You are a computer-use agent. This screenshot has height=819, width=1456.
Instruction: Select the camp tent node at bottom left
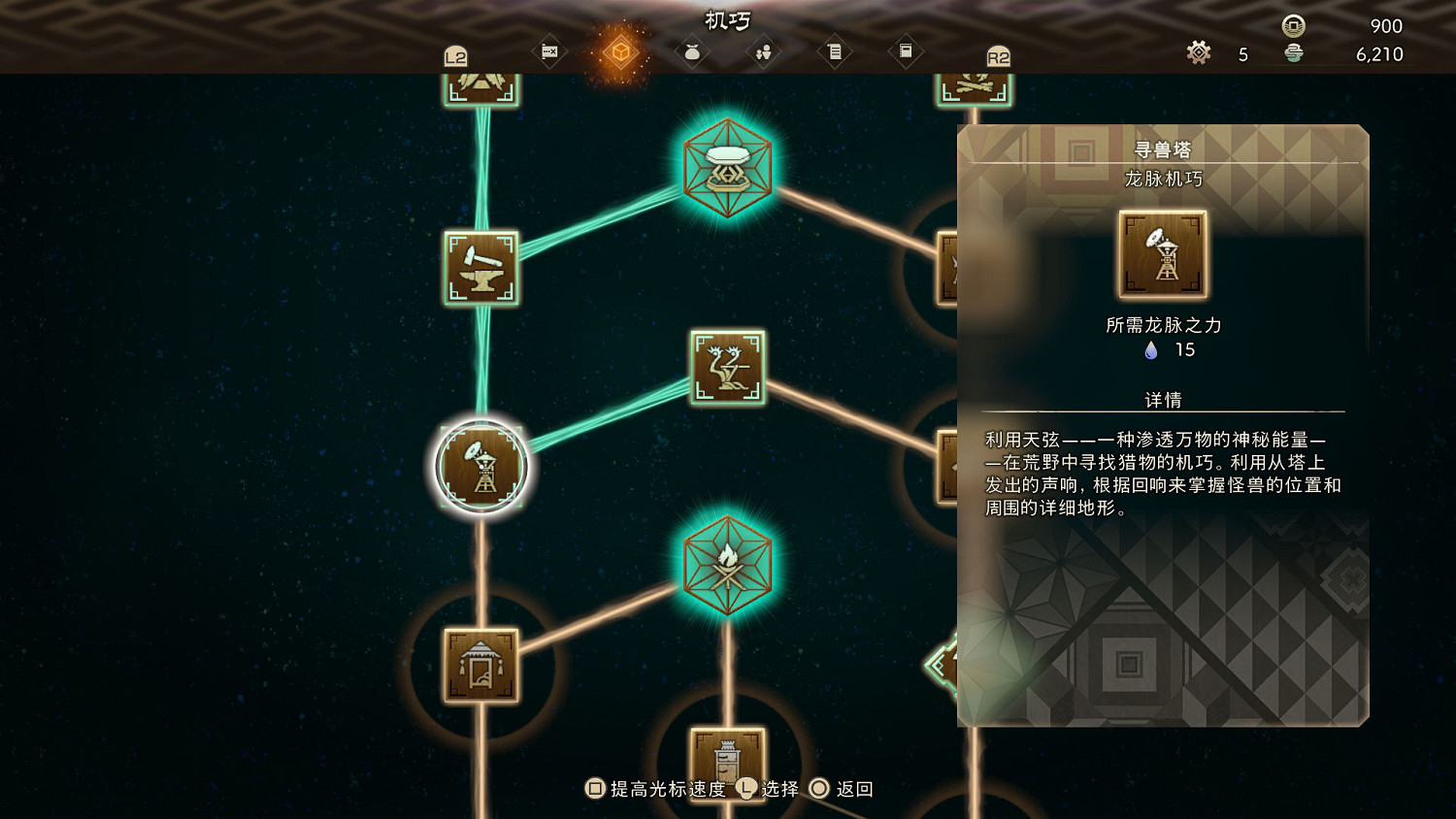pos(480,668)
